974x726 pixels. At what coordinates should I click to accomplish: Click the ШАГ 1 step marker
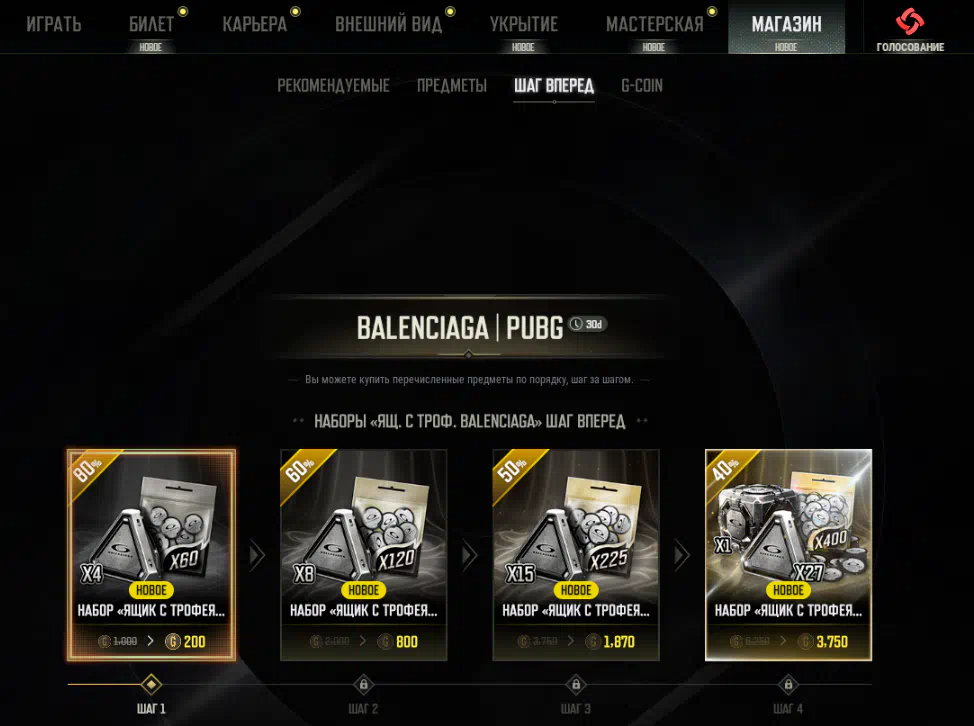(151, 685)
